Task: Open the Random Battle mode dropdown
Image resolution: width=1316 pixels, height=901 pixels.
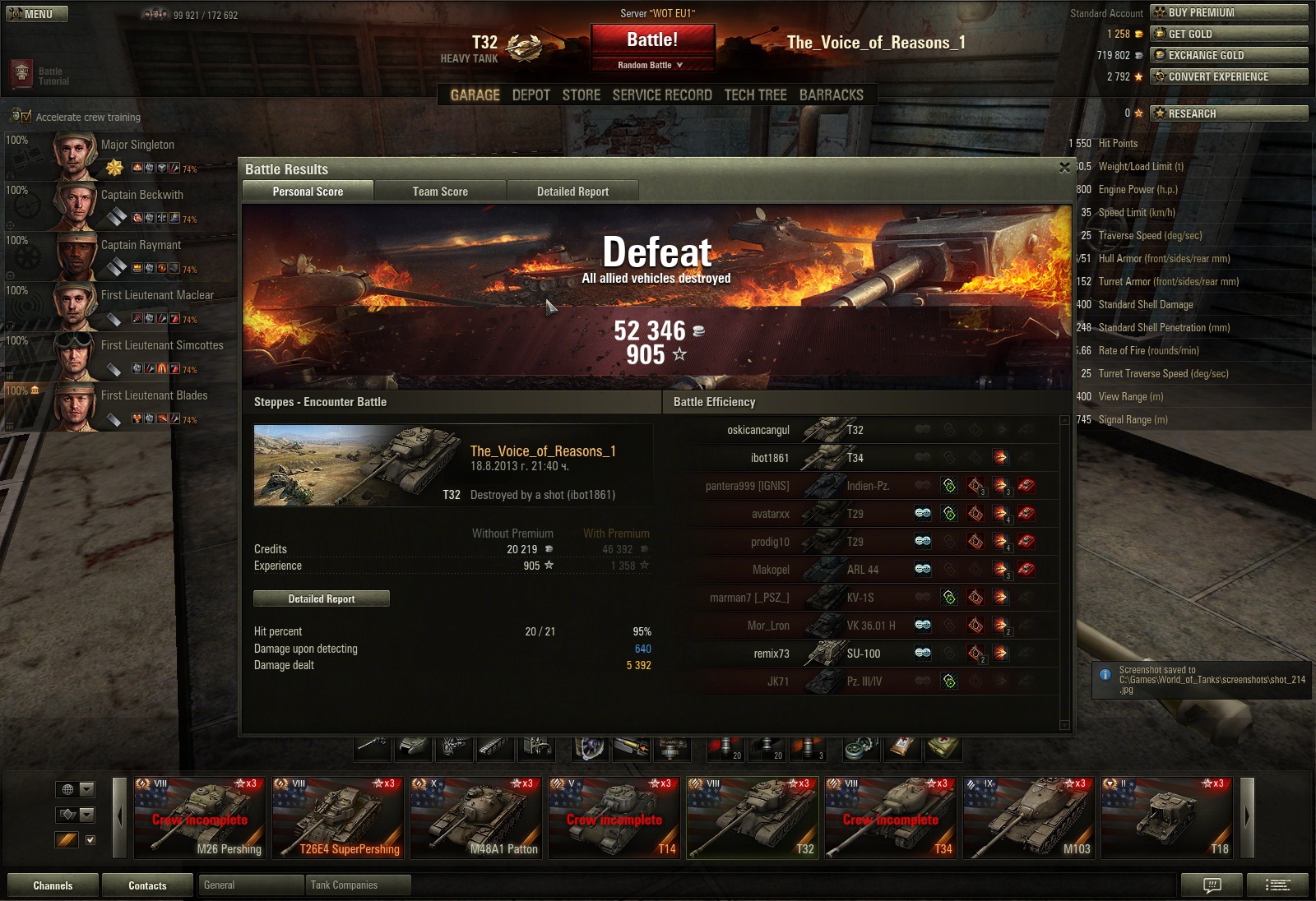Action: point(651,65)
